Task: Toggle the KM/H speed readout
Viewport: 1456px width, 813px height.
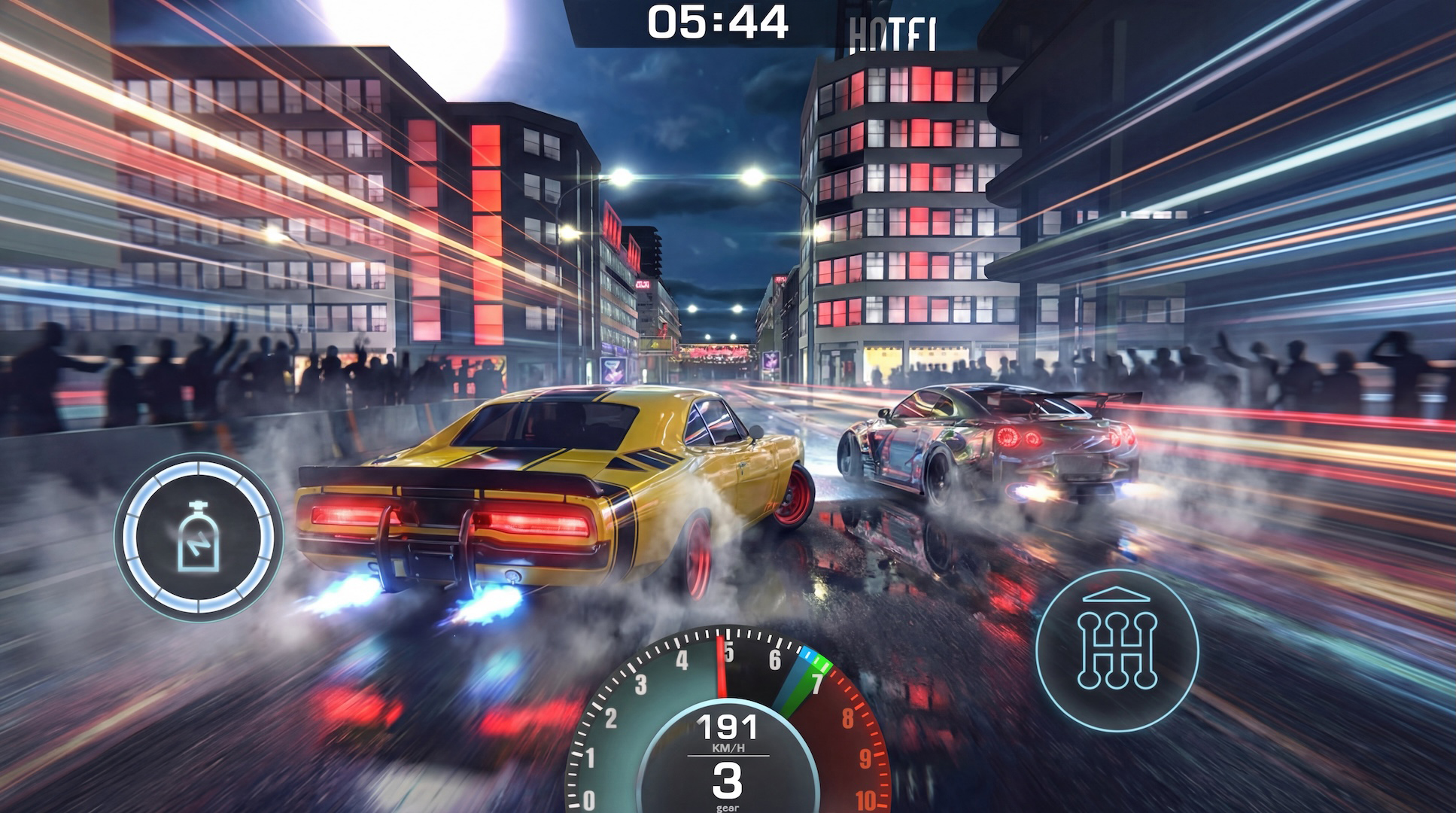Action: point(728,745)
